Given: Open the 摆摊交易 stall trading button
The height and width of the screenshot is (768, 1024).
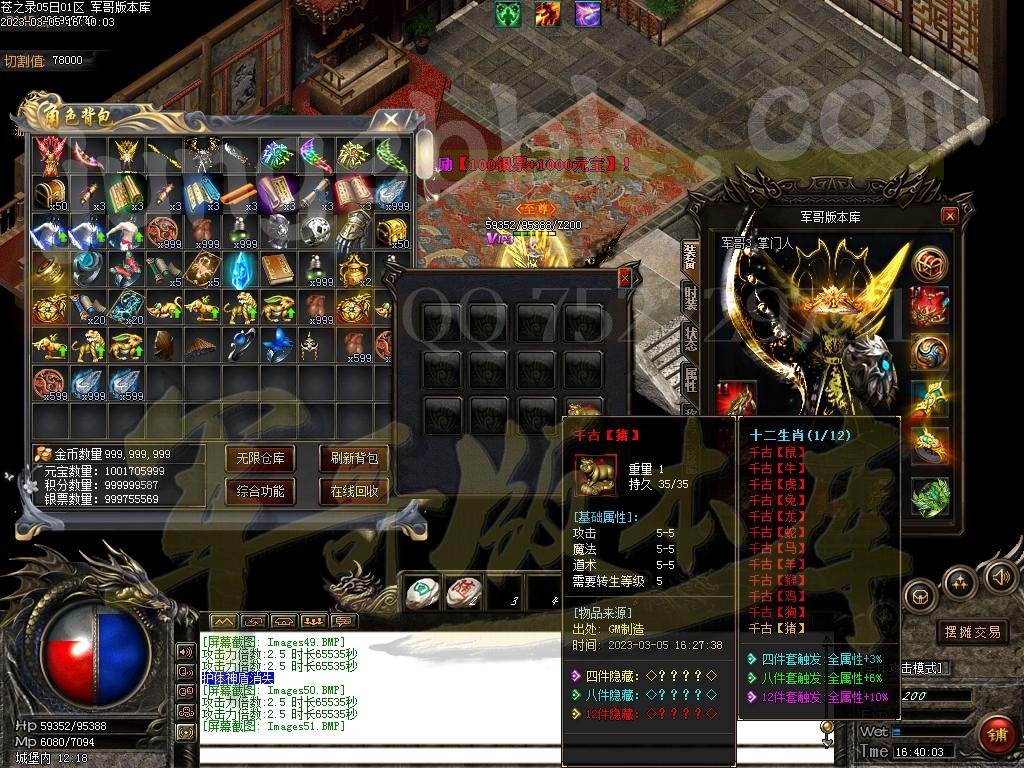Looking at the screenshot, I should click(972, 632).
